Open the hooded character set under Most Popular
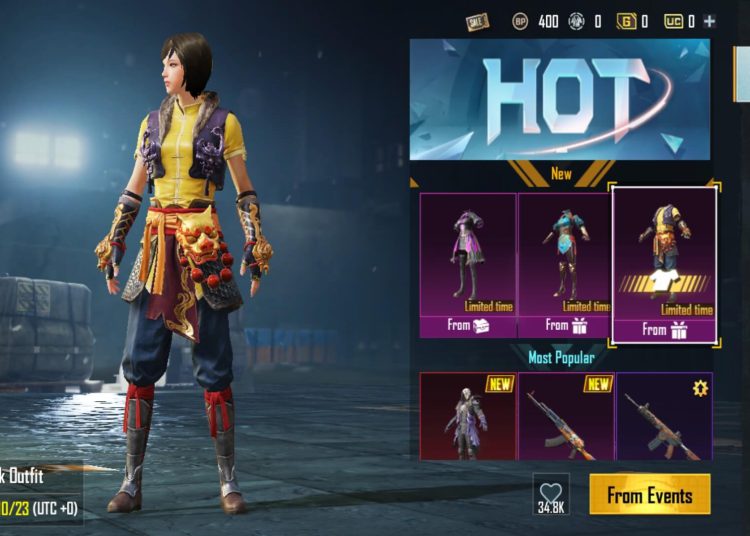Image resolution: width=750 pixels, height=536 pixels. pos(467,416)
